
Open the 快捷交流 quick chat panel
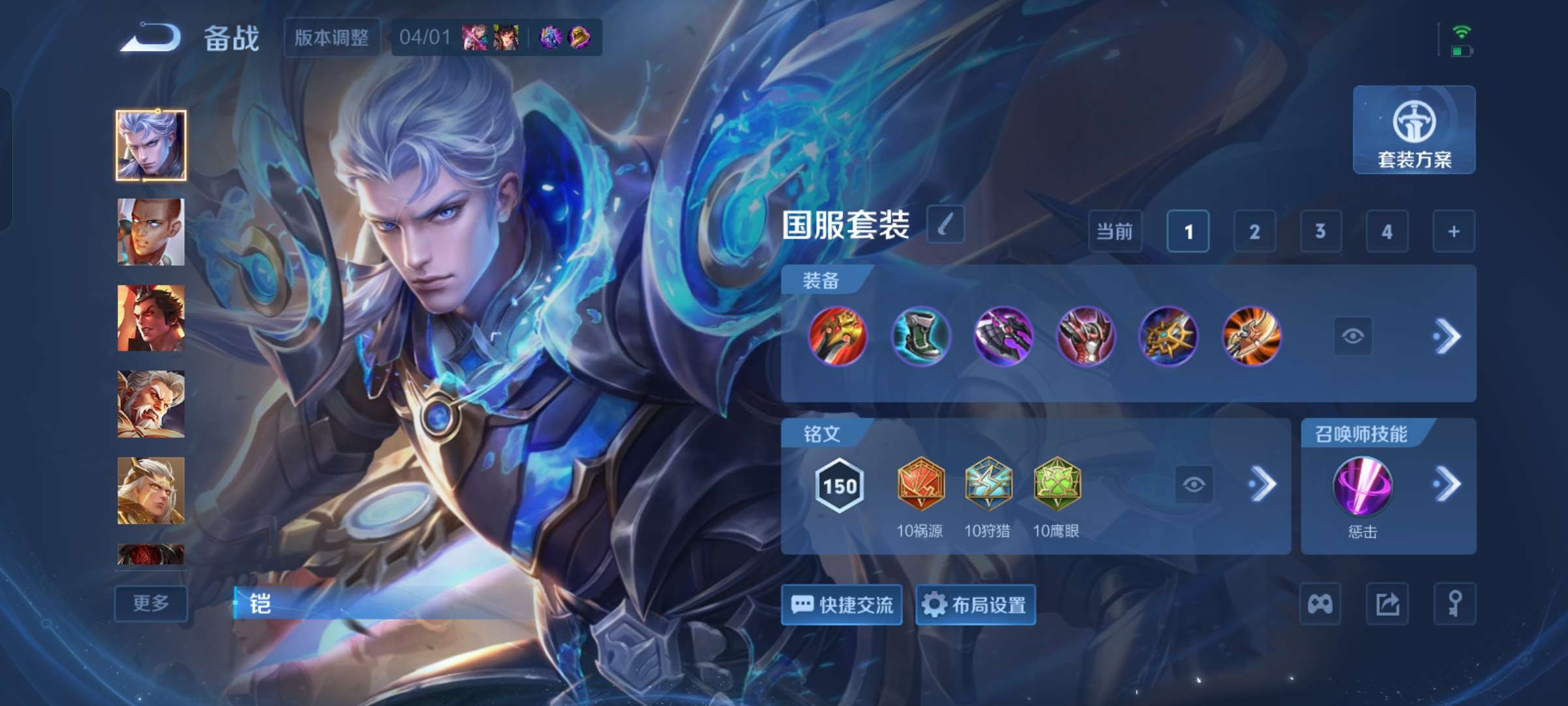[841, 605]
